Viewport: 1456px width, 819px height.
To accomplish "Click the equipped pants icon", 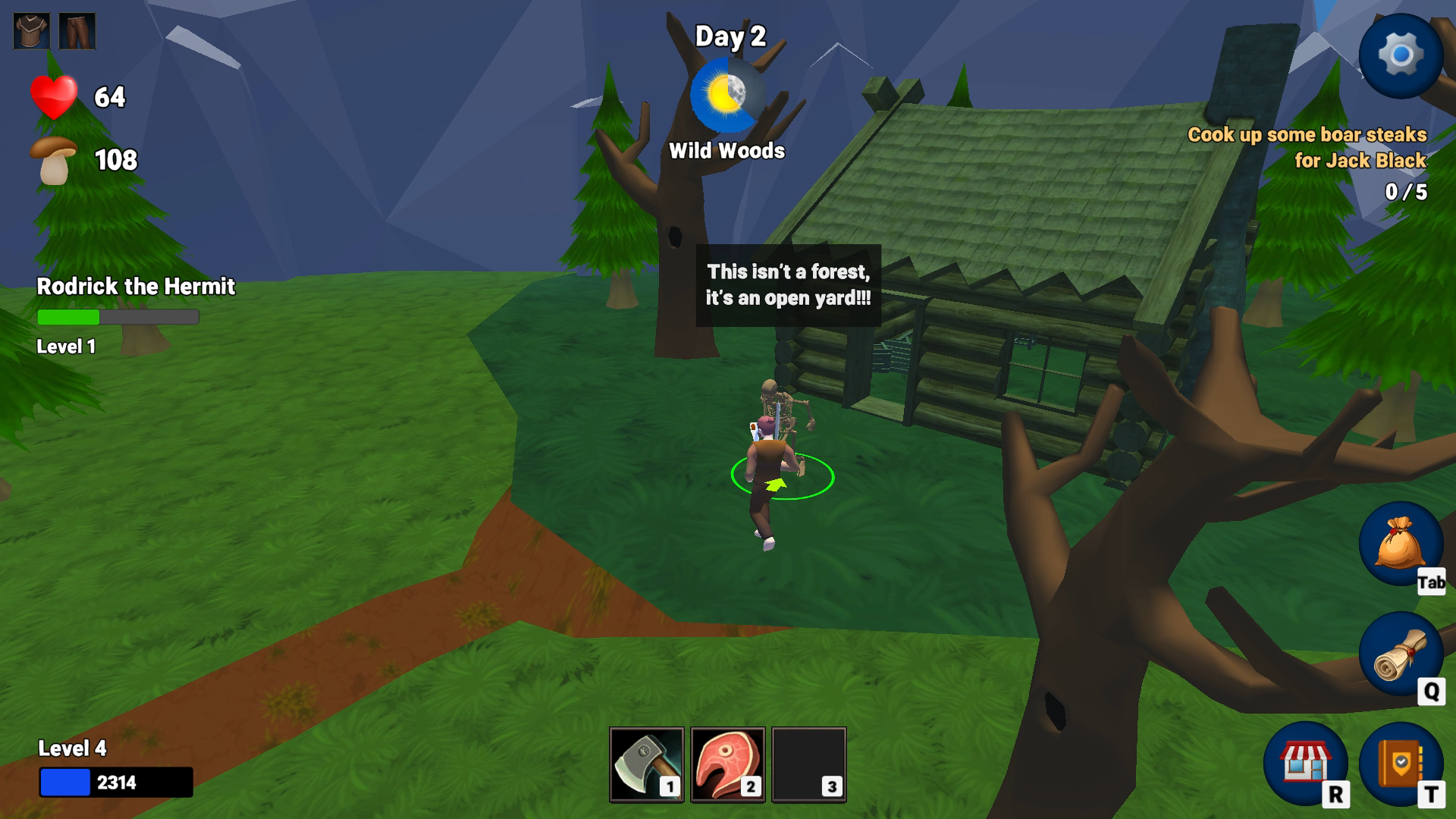I will point(77,31).
